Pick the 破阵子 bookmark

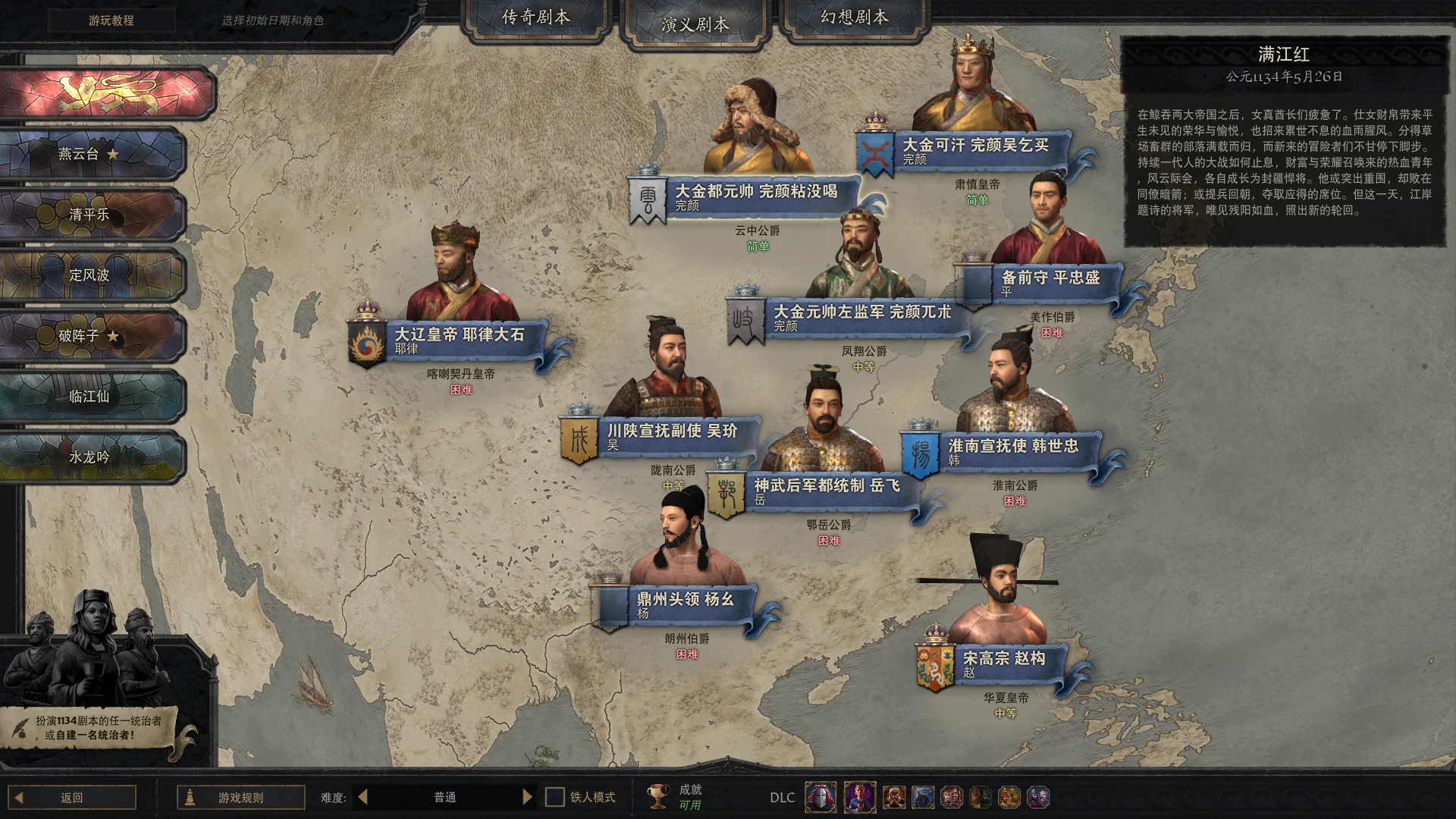[x=91, y=336]
